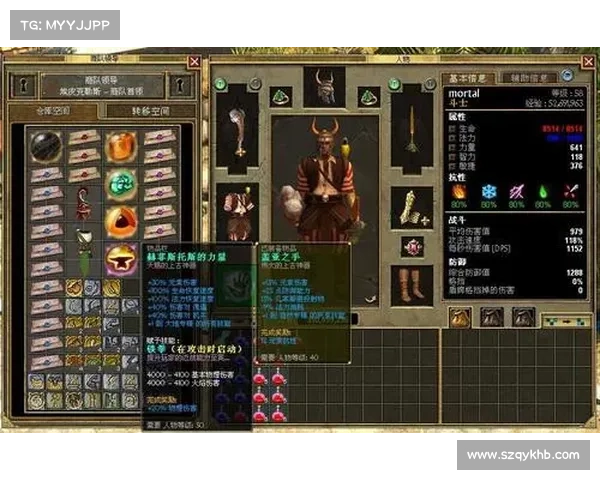Viewport: 600px width, 480px height.
Task: Select the equipped horned helmet slot
Action: (324, 88)
